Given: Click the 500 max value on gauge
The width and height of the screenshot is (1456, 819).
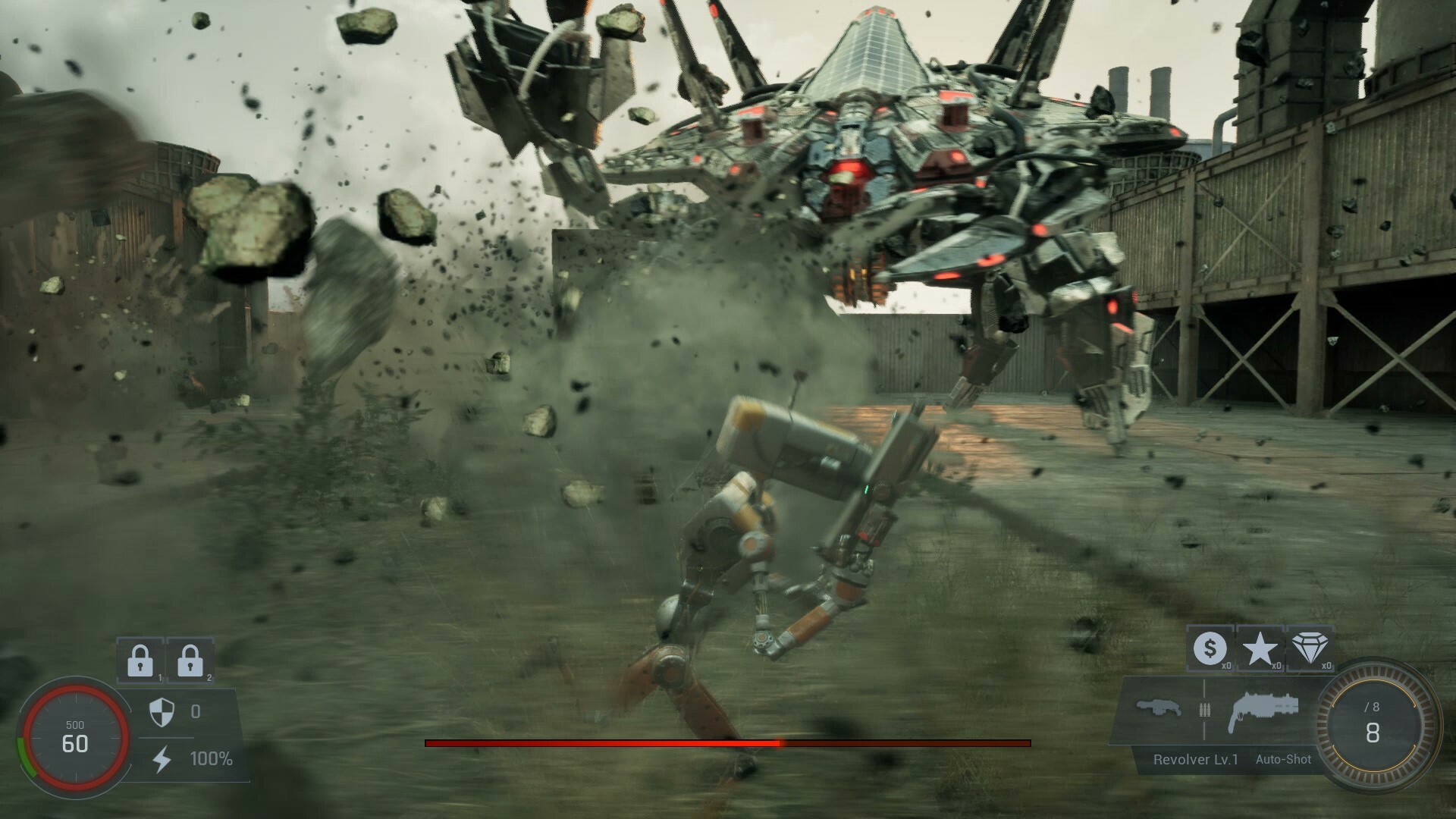Looking at the screenshot, I should coord(74,723).
